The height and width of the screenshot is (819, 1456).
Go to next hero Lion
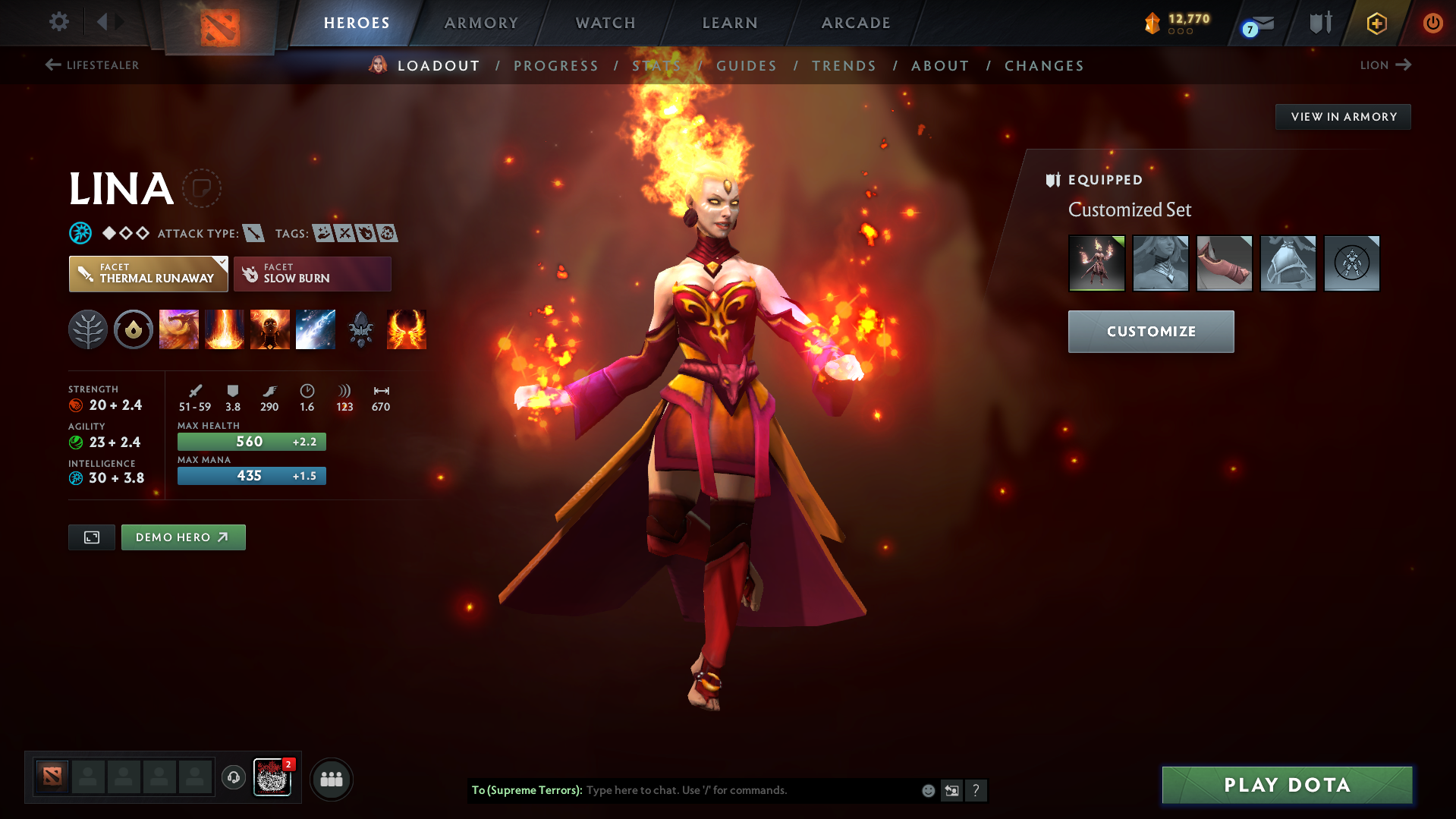click(x=1385, y=65)
